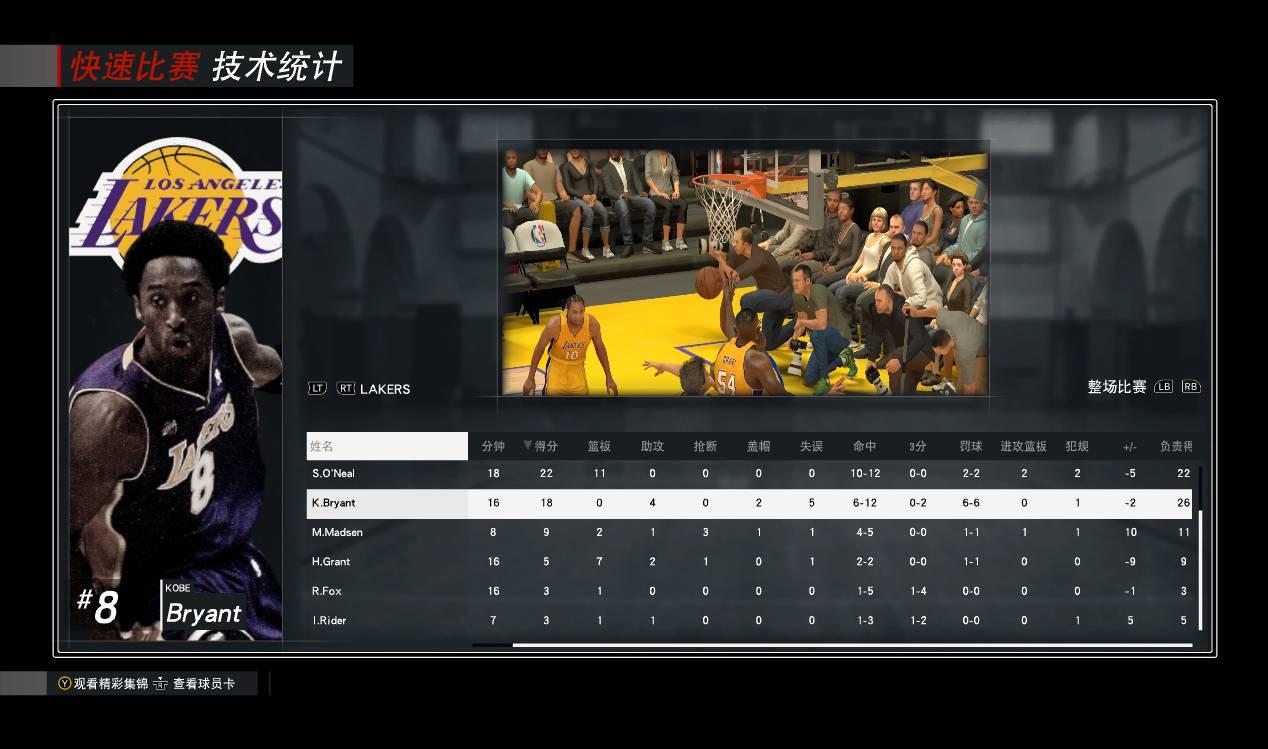Sort players by 助攻 assists
This screenshot has height=749, width=1268.
(x=652, y=446)
